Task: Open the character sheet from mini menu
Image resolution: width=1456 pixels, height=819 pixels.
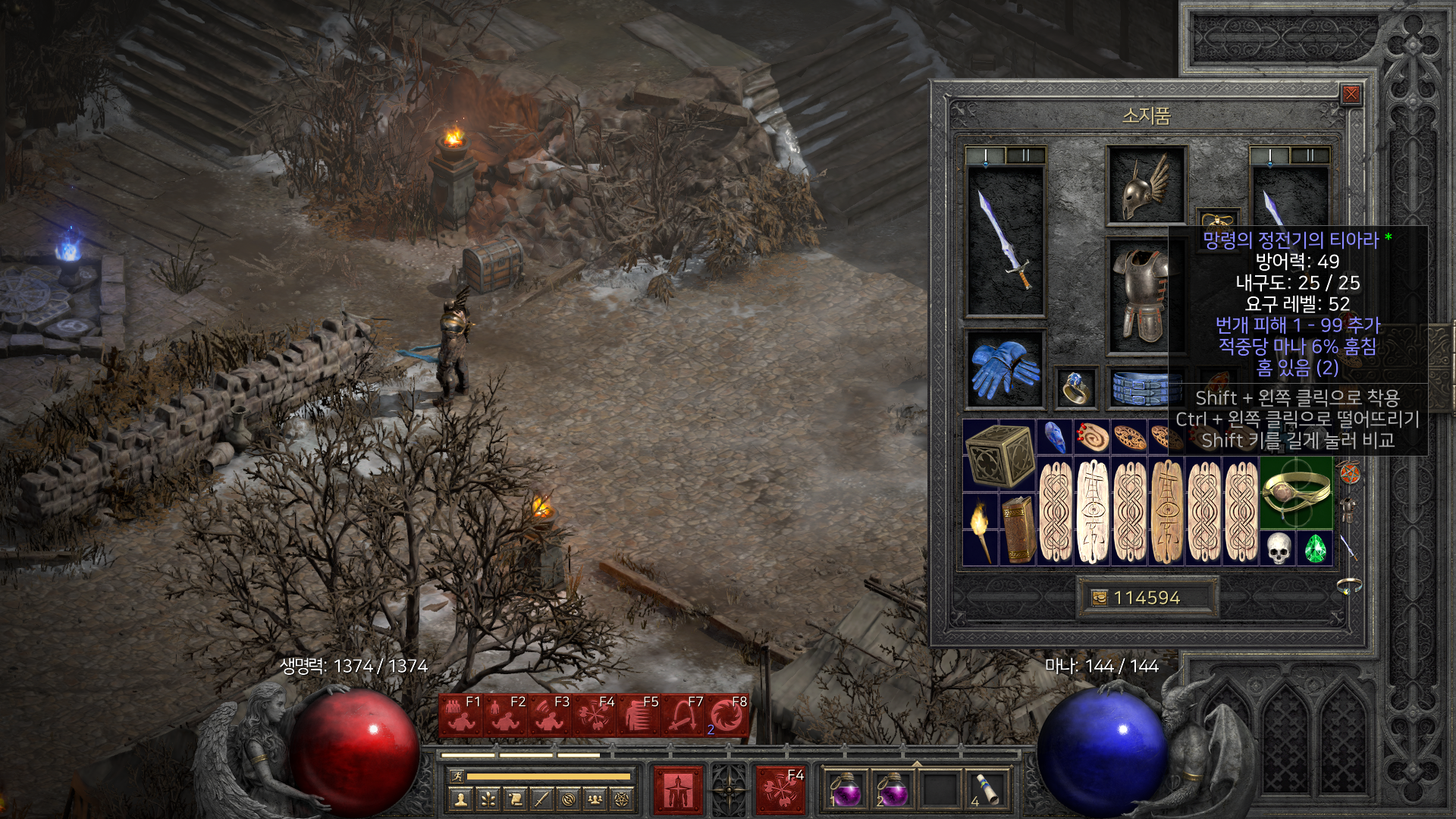Action: coord(460,799)
